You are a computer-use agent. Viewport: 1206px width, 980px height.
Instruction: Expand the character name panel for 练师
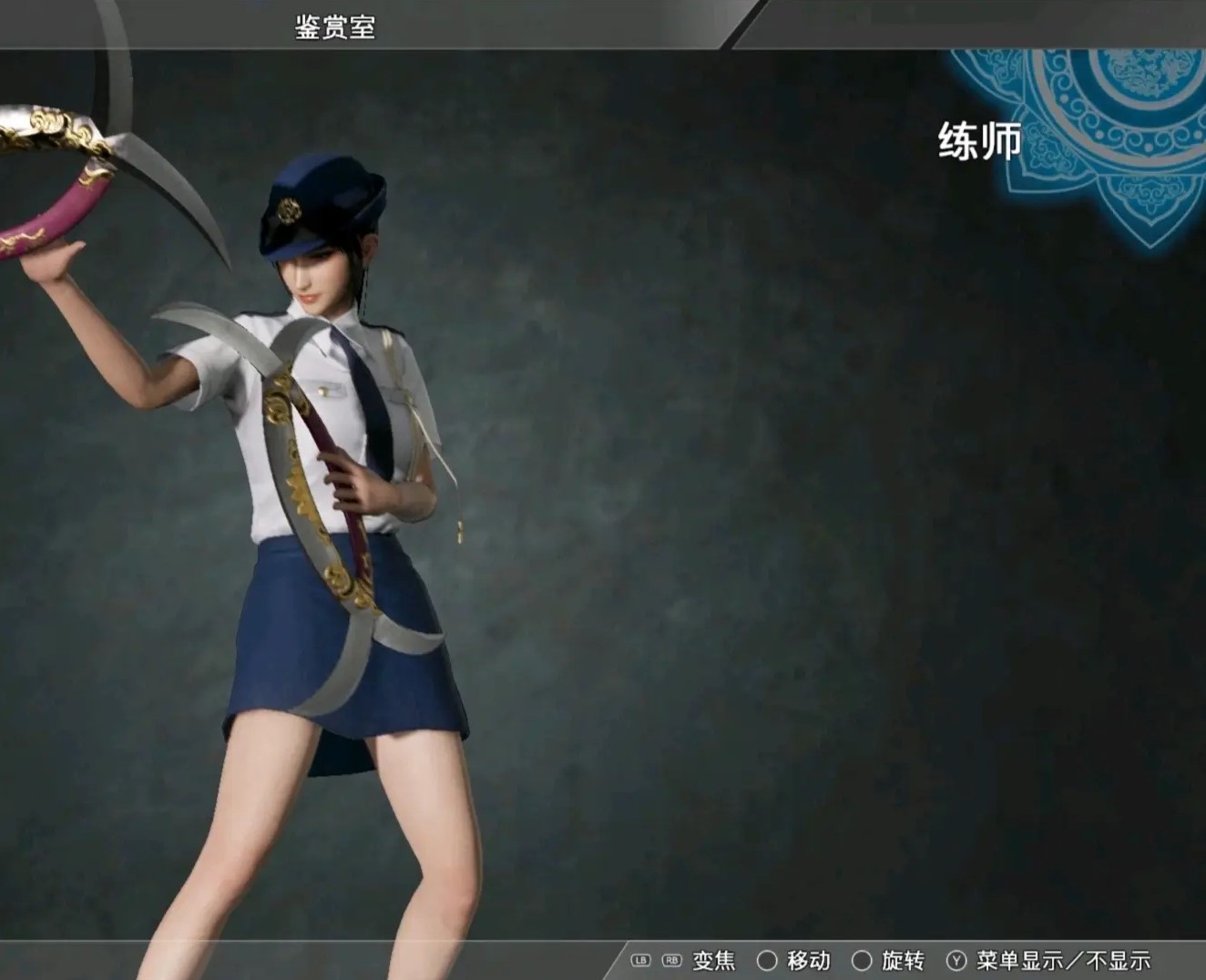coord(979,141)
